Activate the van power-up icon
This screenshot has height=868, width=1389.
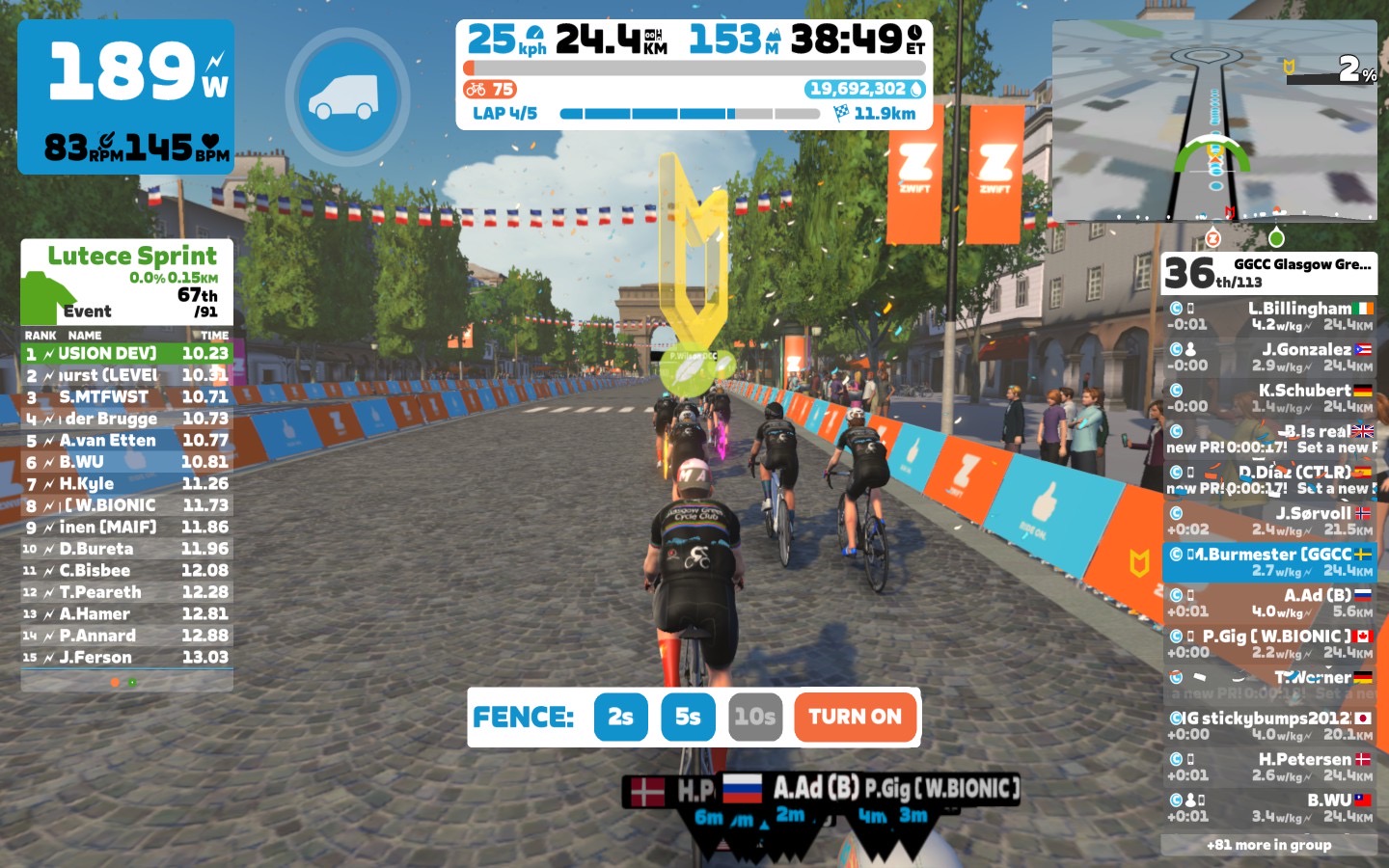(x=347, y=96)
